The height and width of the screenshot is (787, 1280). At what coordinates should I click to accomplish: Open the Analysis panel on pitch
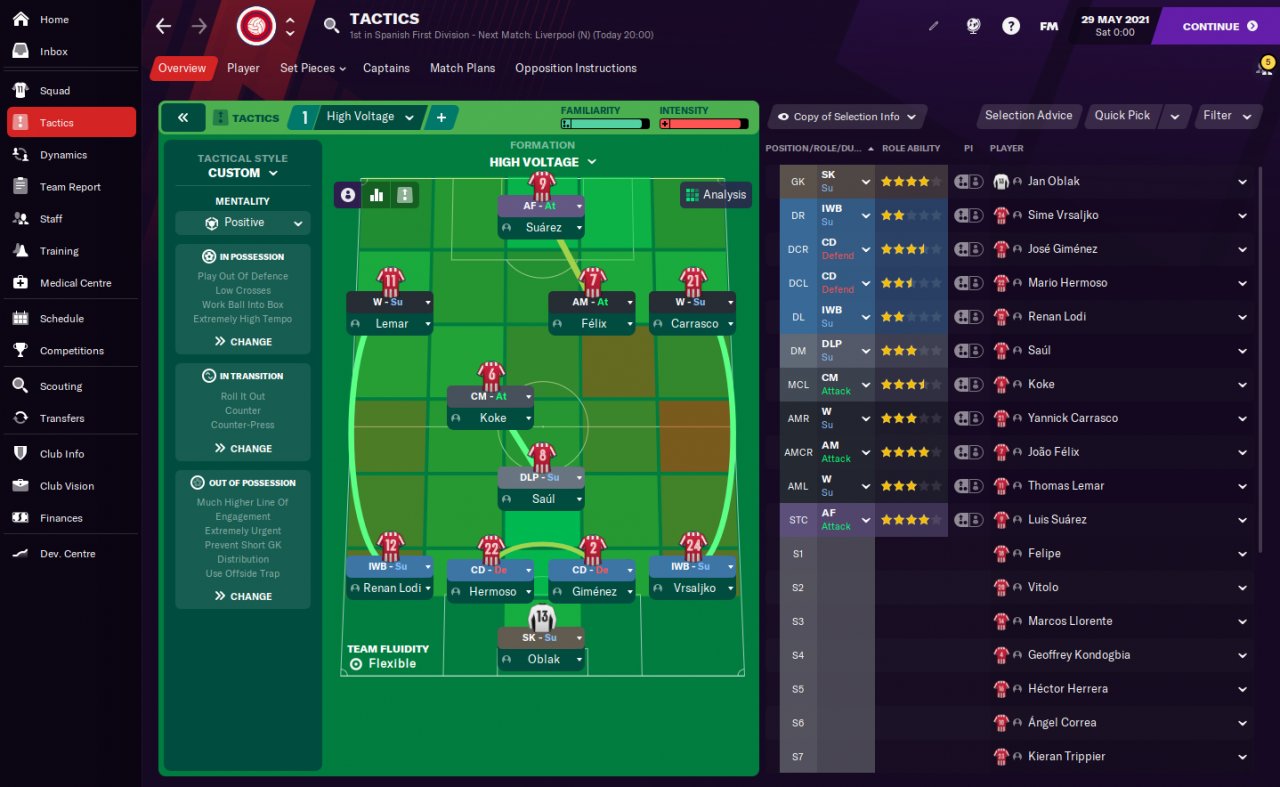pos(716,195)
